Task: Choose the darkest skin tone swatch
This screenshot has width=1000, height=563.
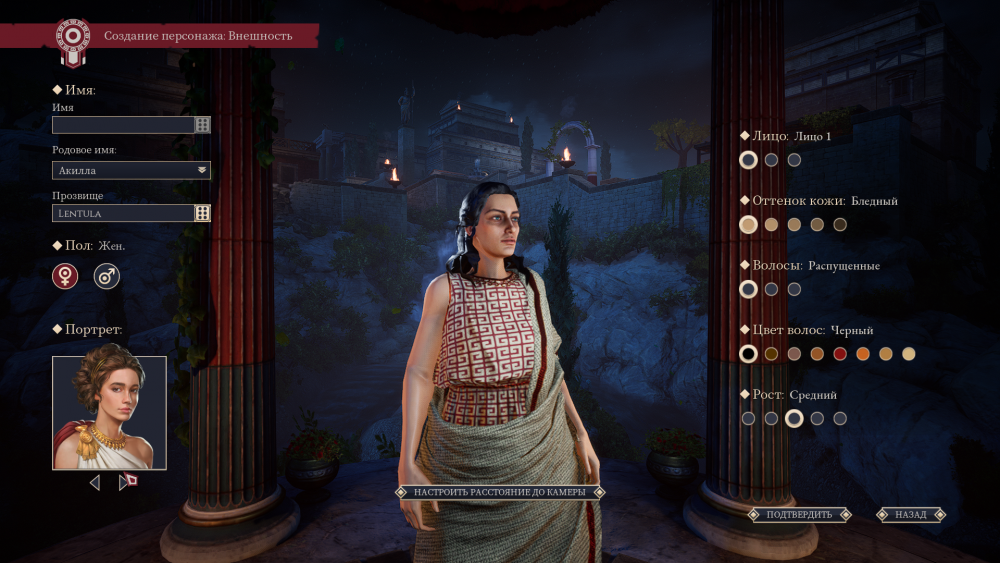Action: (840, 225)
